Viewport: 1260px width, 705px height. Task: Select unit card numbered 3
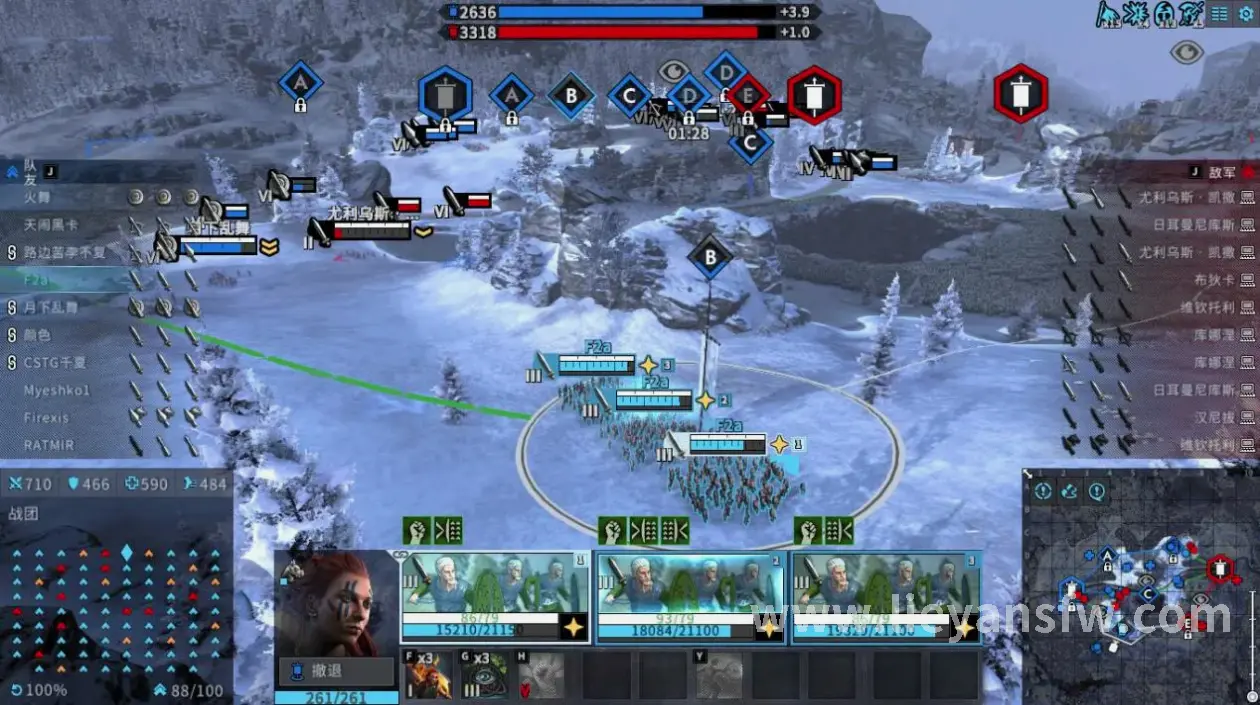click(886, 597)
